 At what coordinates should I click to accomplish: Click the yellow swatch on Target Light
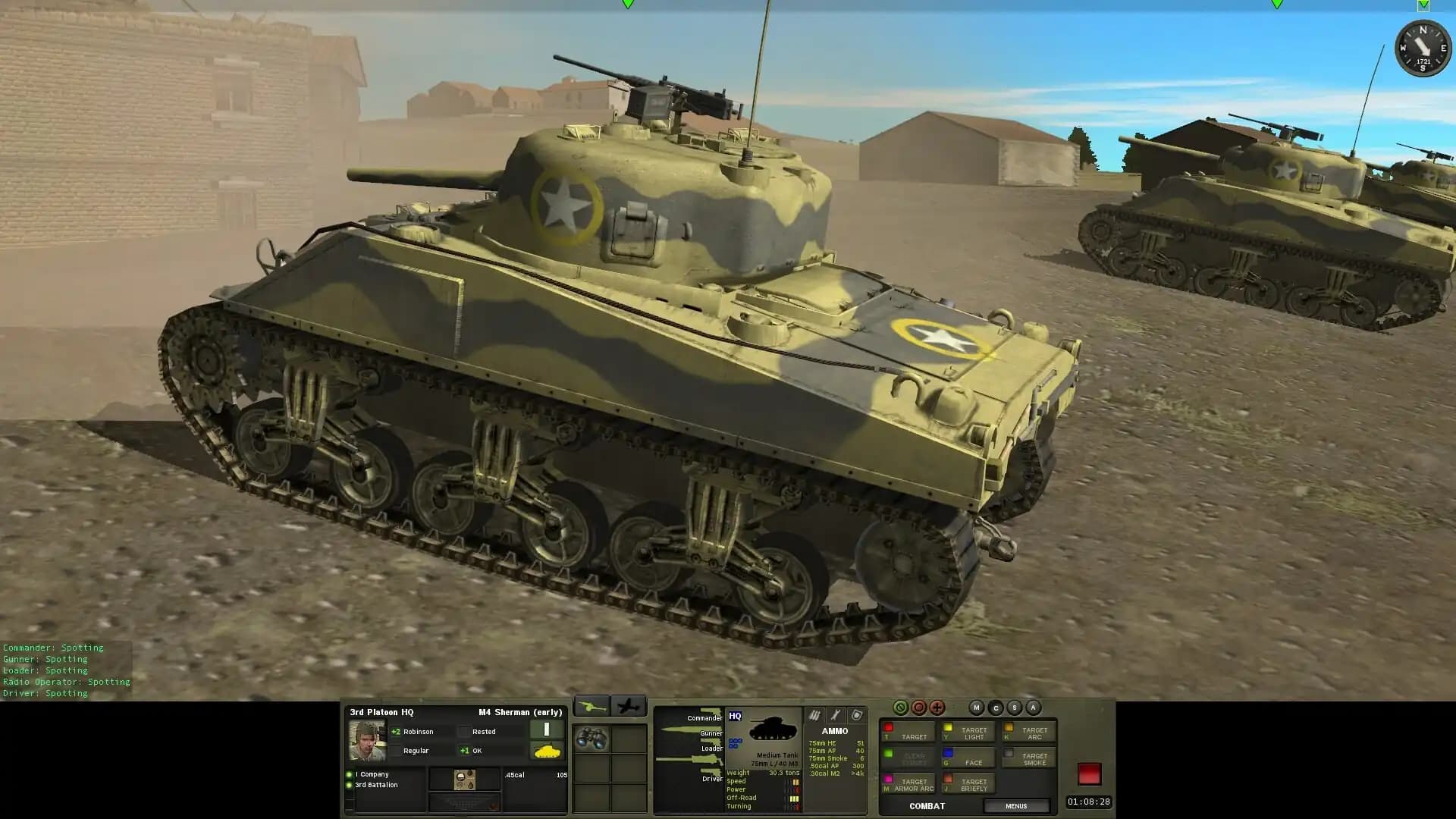coord(948,728)
